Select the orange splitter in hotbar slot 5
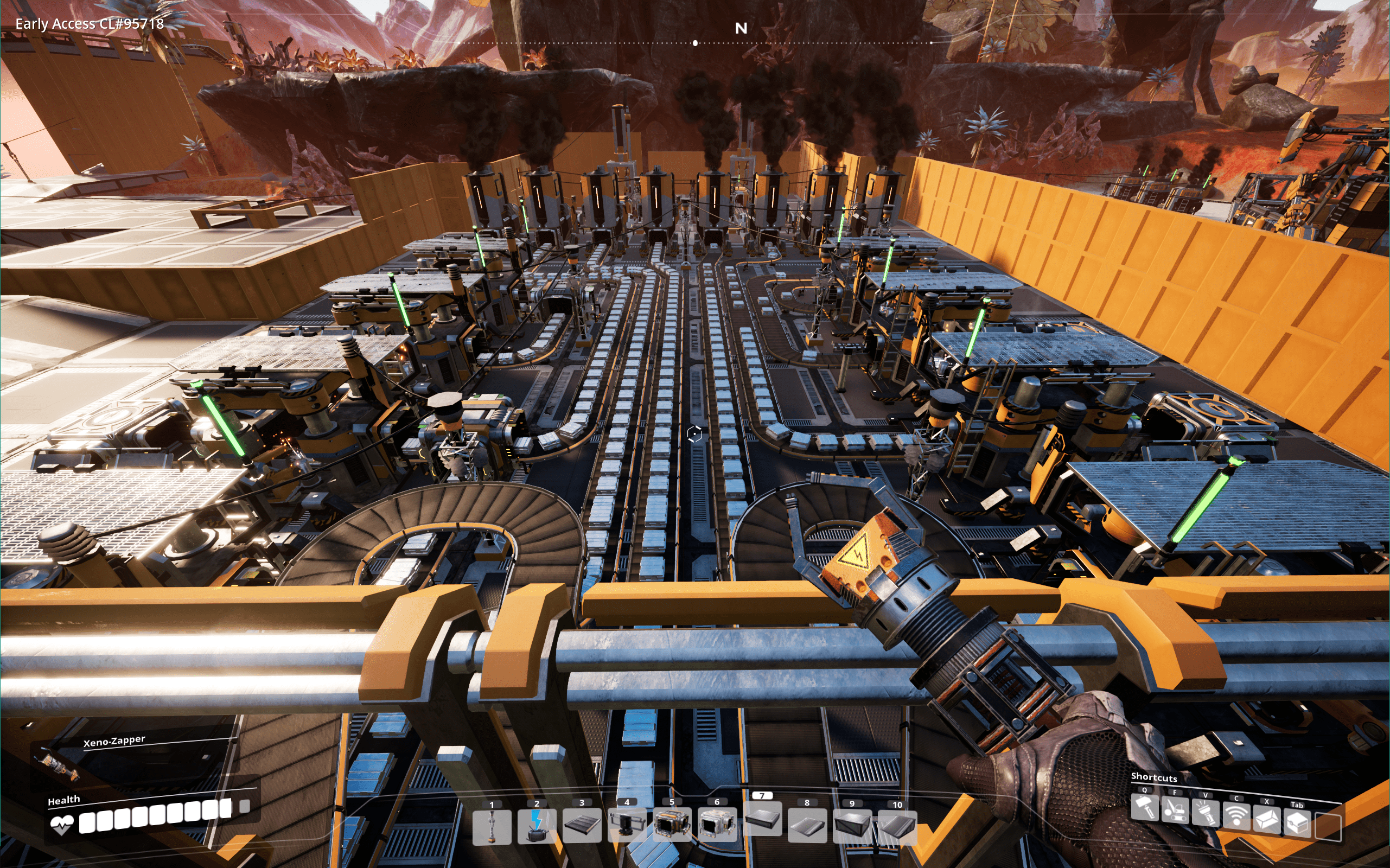Image resolution: width=1390 pixels, height=868 pixels. [x=672, y=826]
